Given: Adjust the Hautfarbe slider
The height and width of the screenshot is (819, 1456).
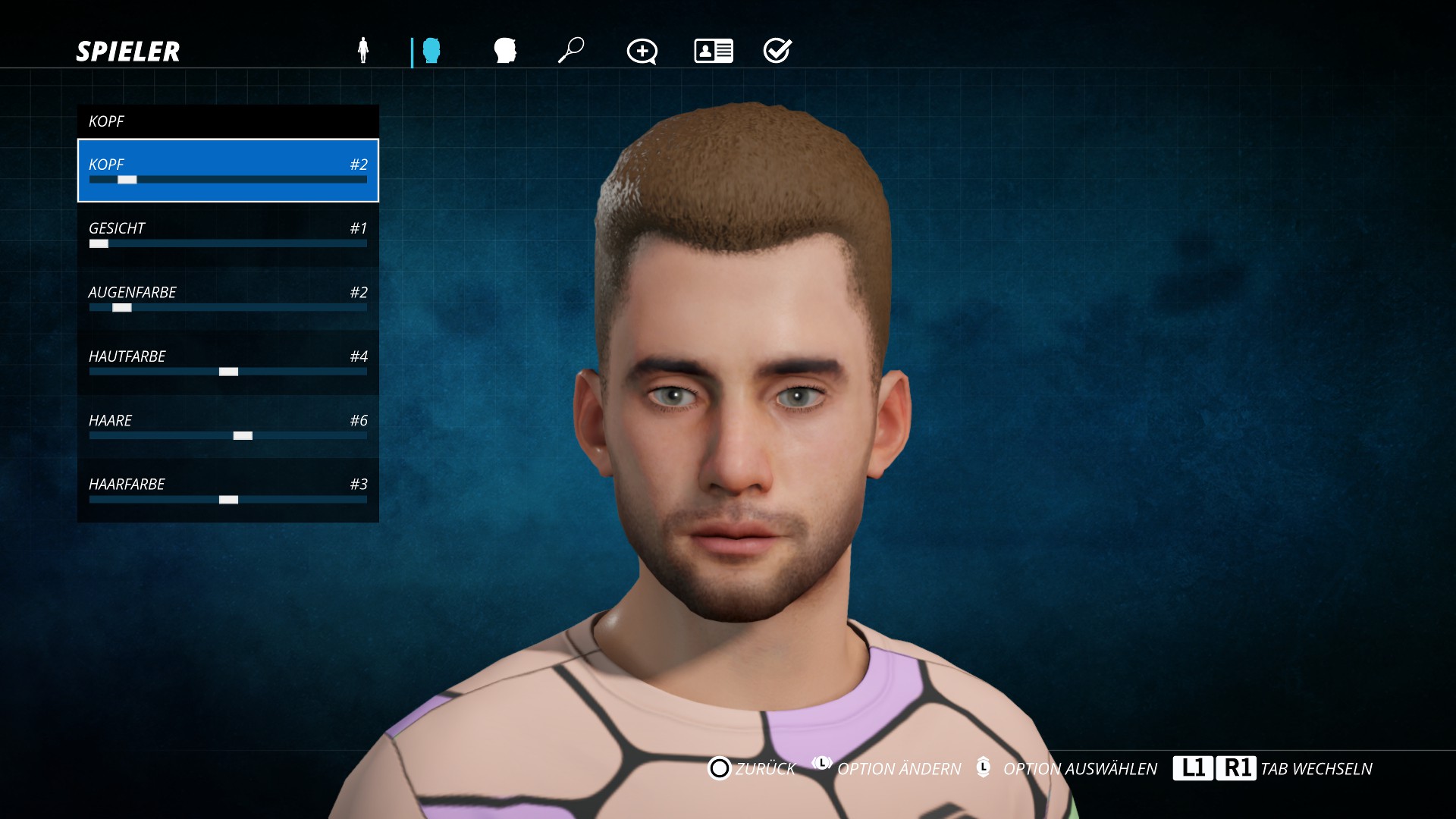Looking at the screenshot, I should (x=227, y=362).
